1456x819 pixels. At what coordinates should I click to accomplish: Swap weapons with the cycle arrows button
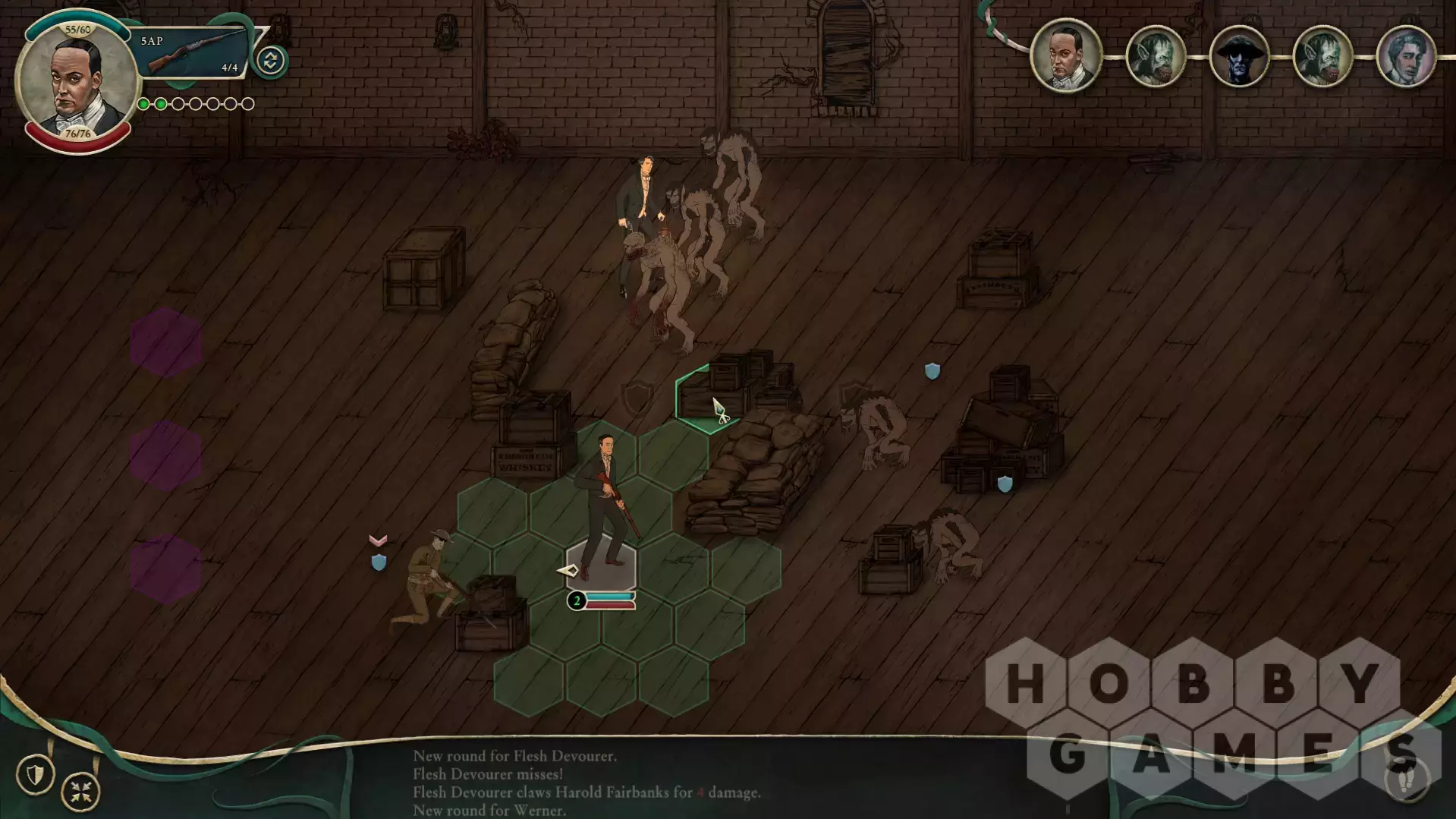pos(270,61)
